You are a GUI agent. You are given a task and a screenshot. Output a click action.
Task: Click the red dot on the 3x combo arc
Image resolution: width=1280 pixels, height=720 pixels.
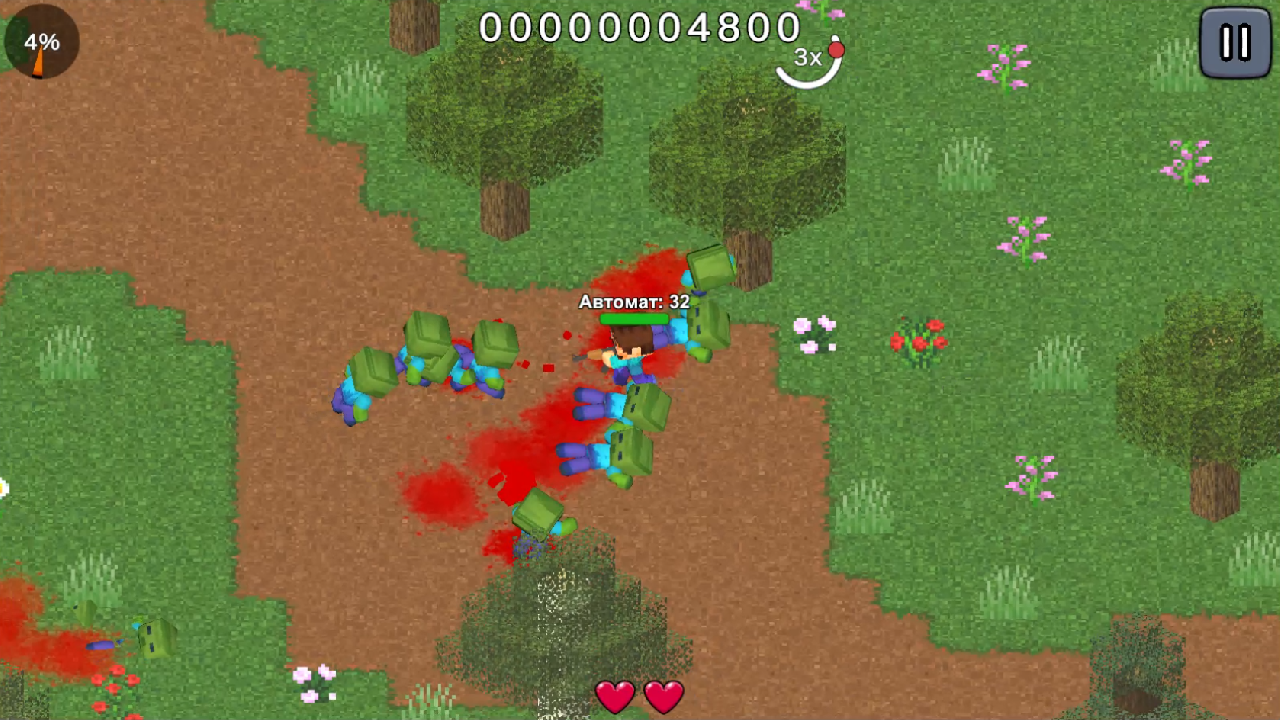[x=836, y=48]
